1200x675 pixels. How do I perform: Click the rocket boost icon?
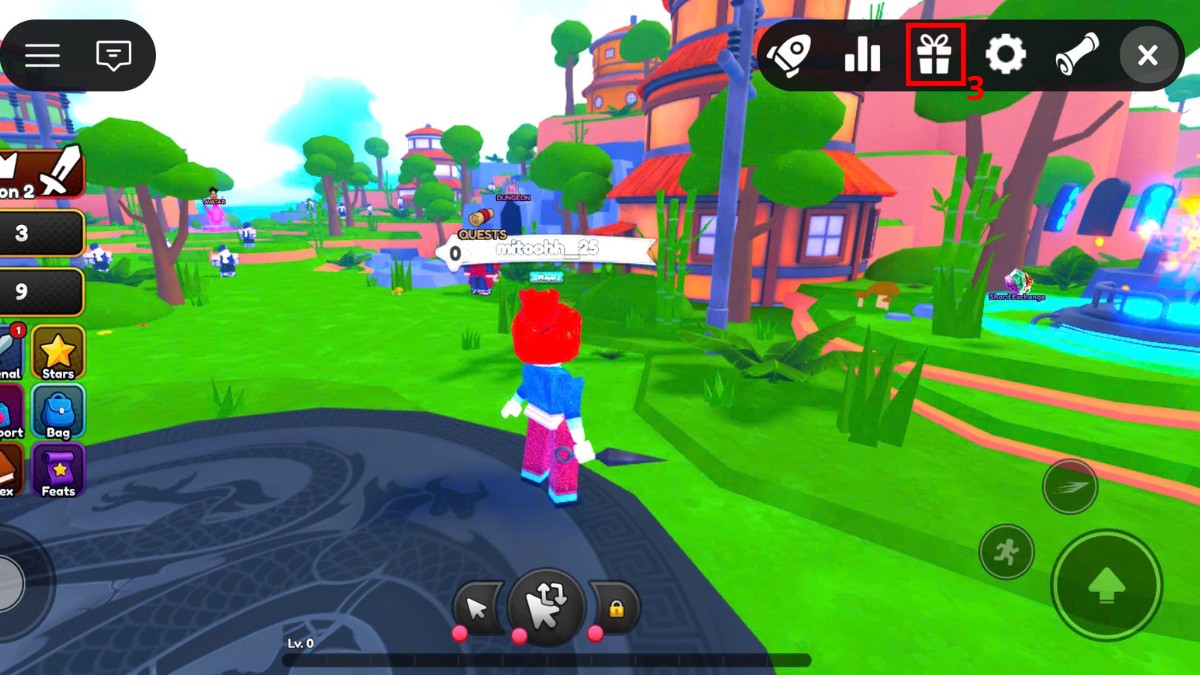tap(790, 55)
